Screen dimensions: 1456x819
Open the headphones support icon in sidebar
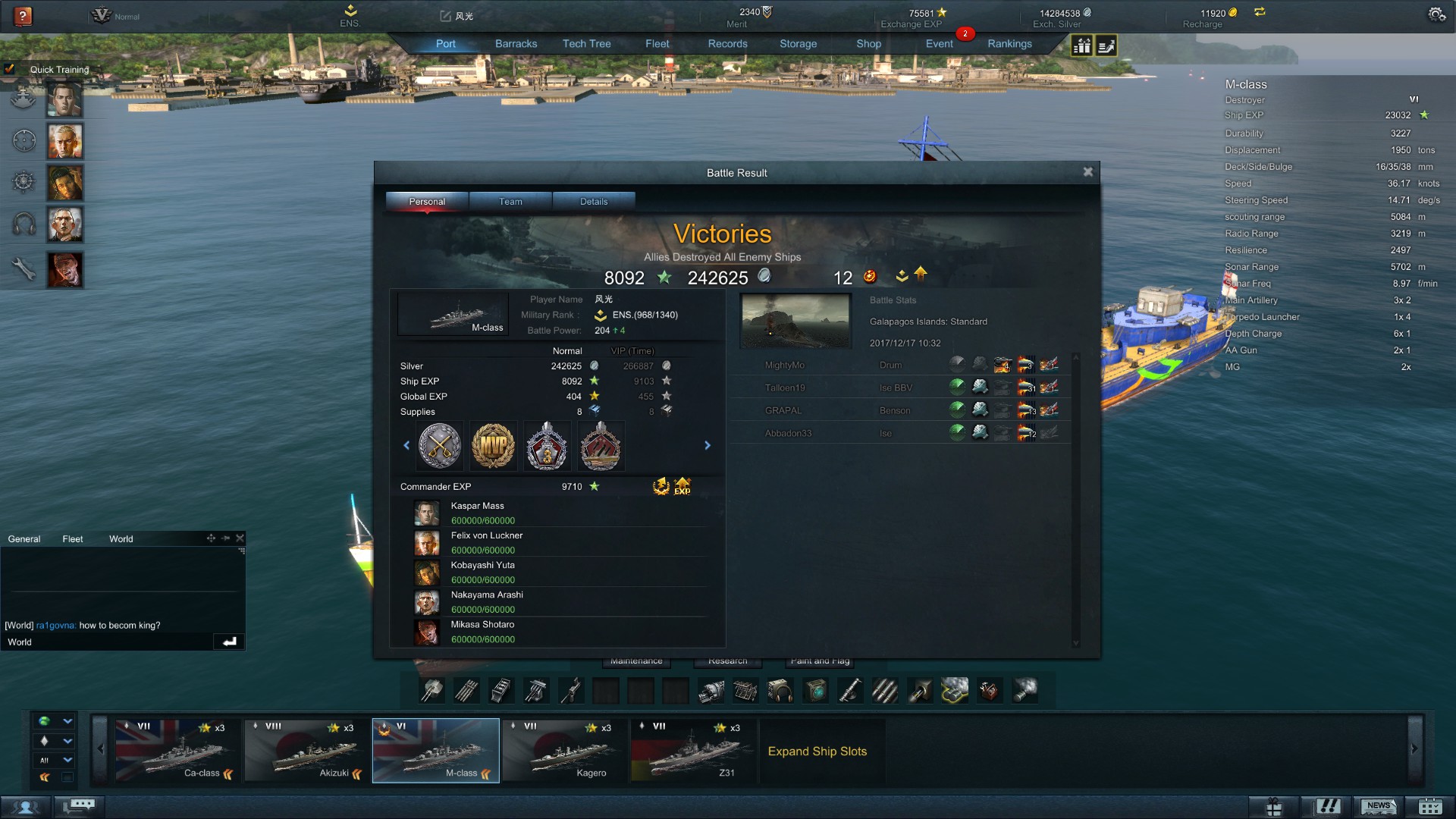pyautogui.click(x=24, y=224)
